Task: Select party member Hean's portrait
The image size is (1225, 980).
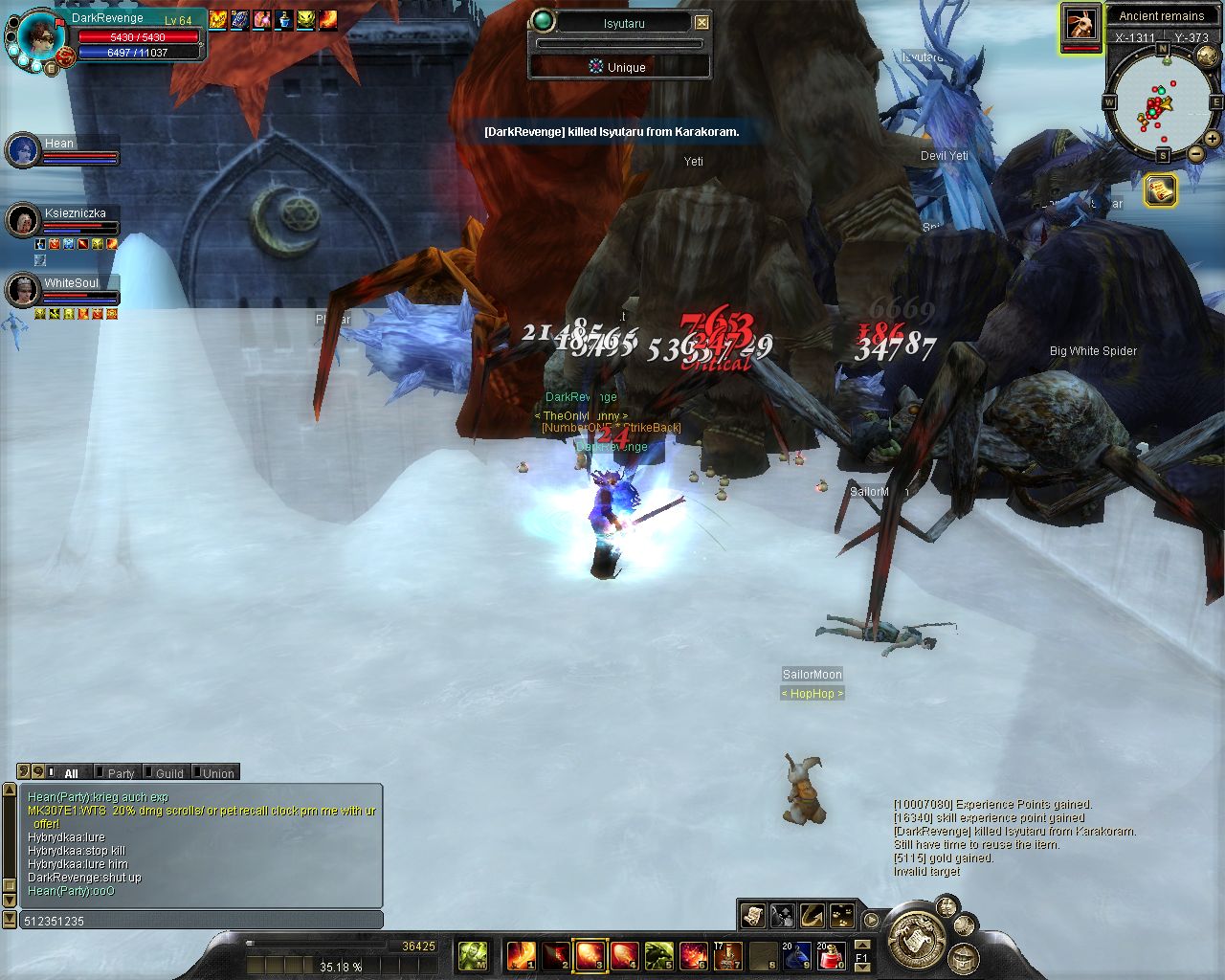Action: (22, 150)
